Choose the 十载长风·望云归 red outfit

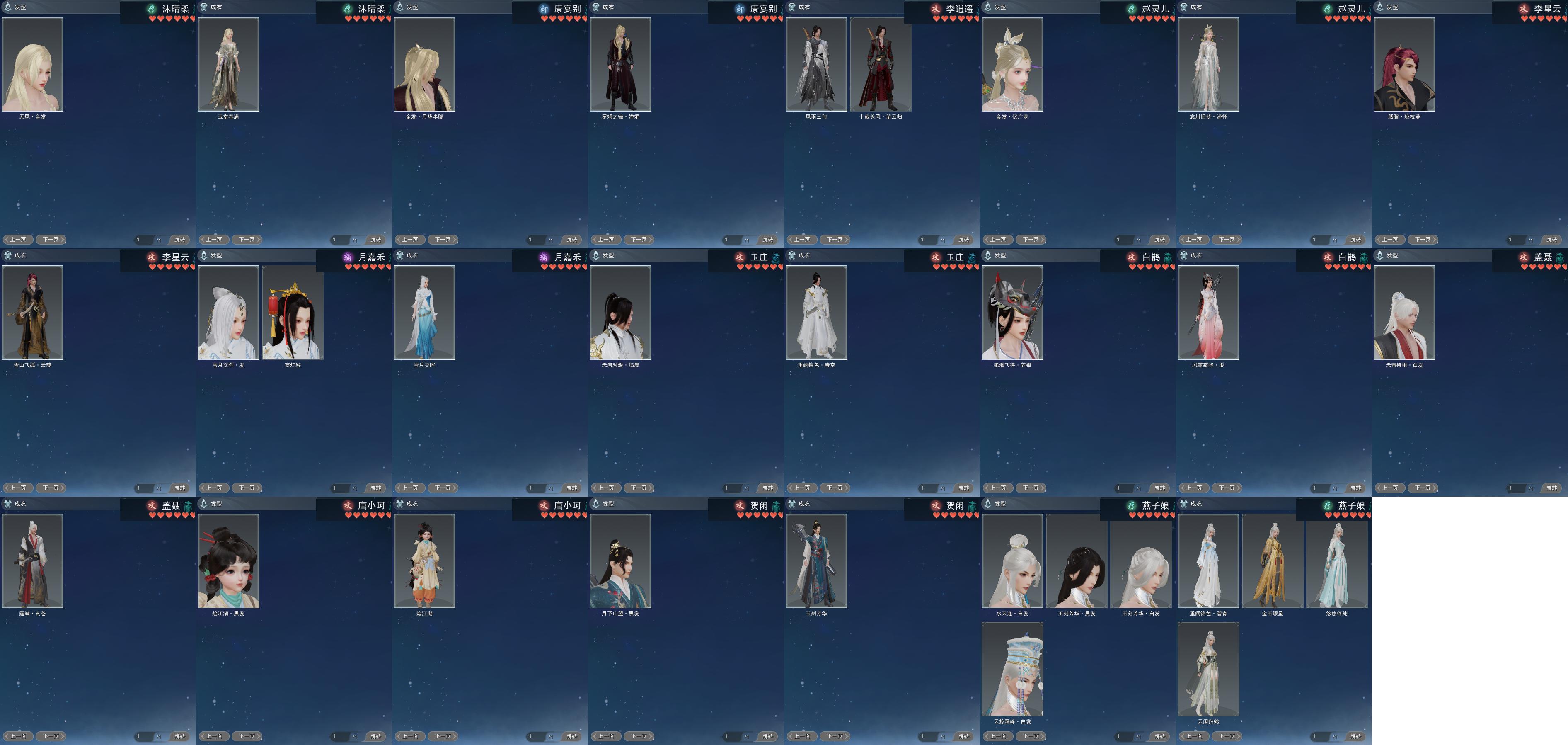pyautogui.click(x=880, y=64)
